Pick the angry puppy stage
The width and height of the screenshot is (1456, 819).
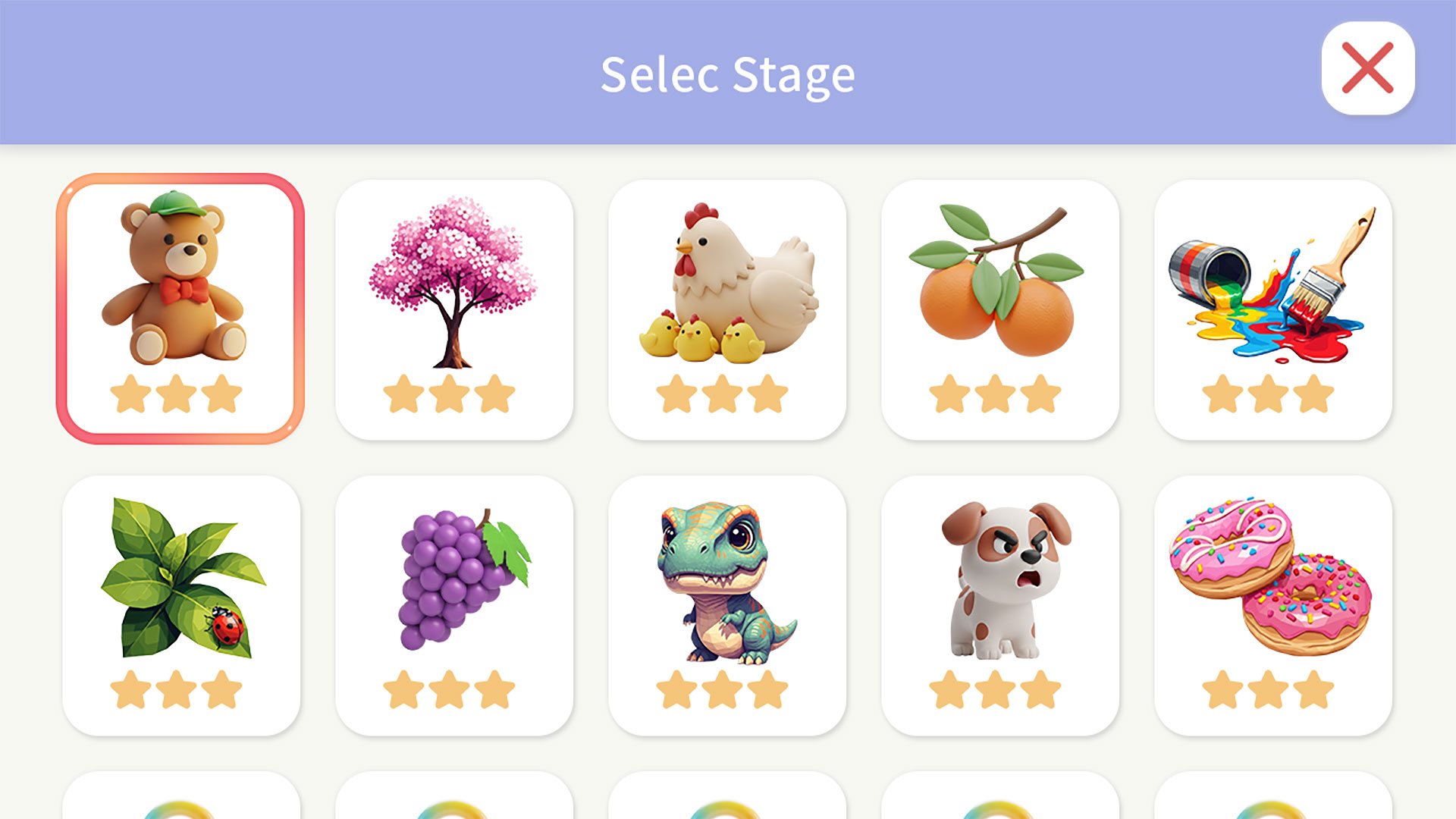point(999,604)
